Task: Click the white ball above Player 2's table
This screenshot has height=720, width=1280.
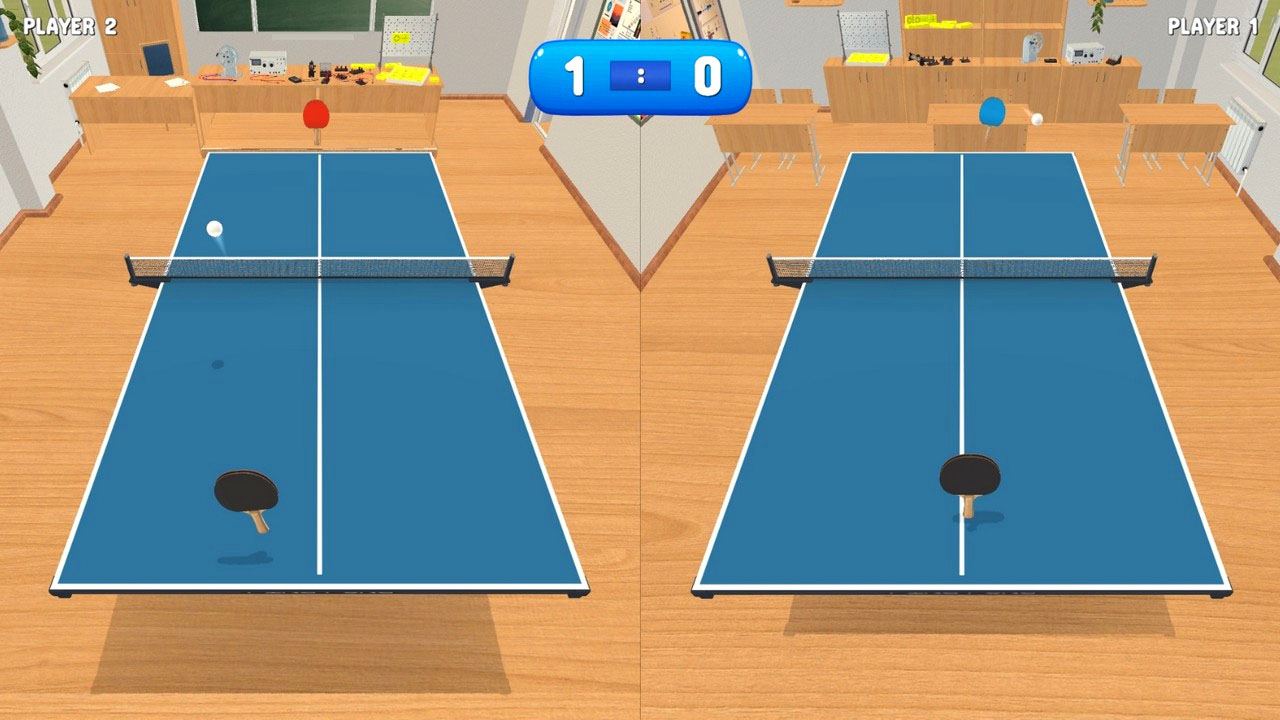Action: click(213, 228)
